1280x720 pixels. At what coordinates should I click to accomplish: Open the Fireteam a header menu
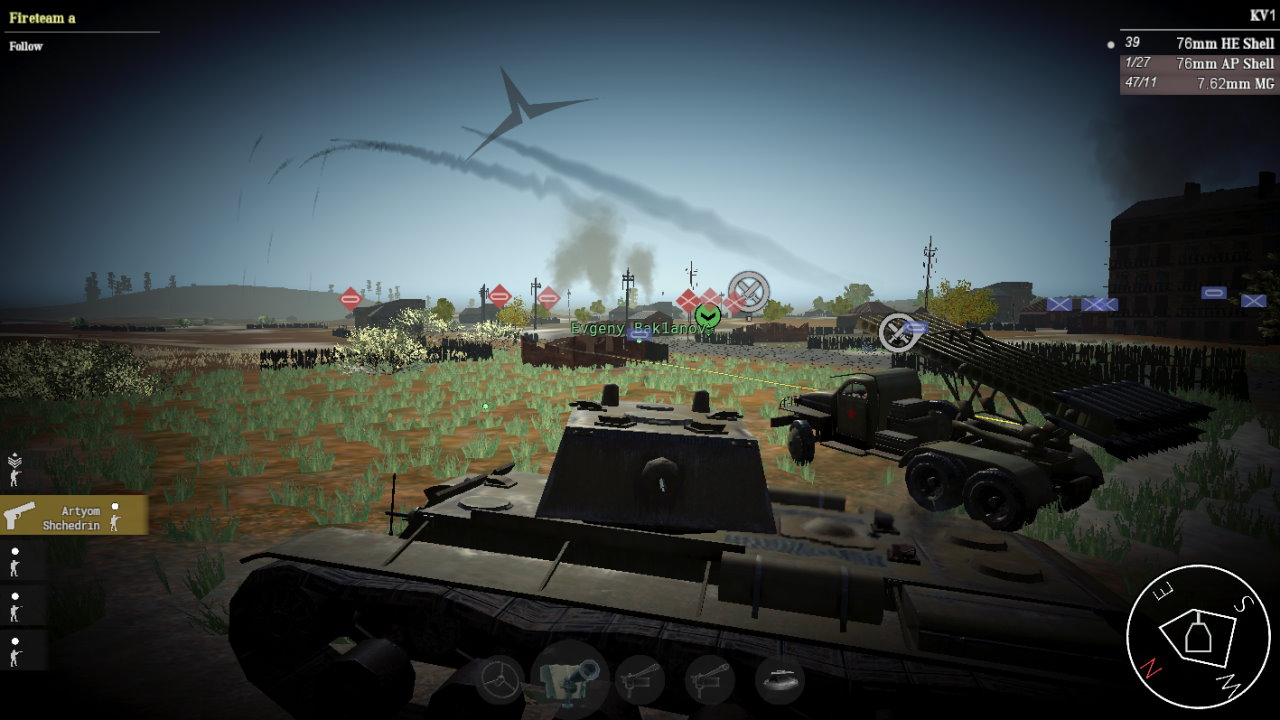(40, 16)
